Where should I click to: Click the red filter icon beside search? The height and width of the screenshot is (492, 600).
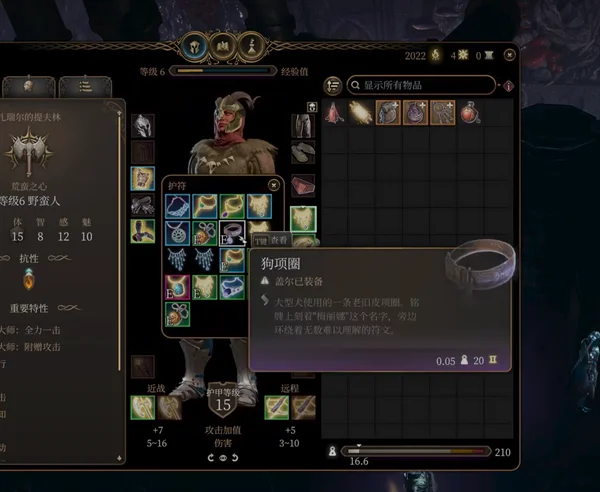(x=510, y=85)
